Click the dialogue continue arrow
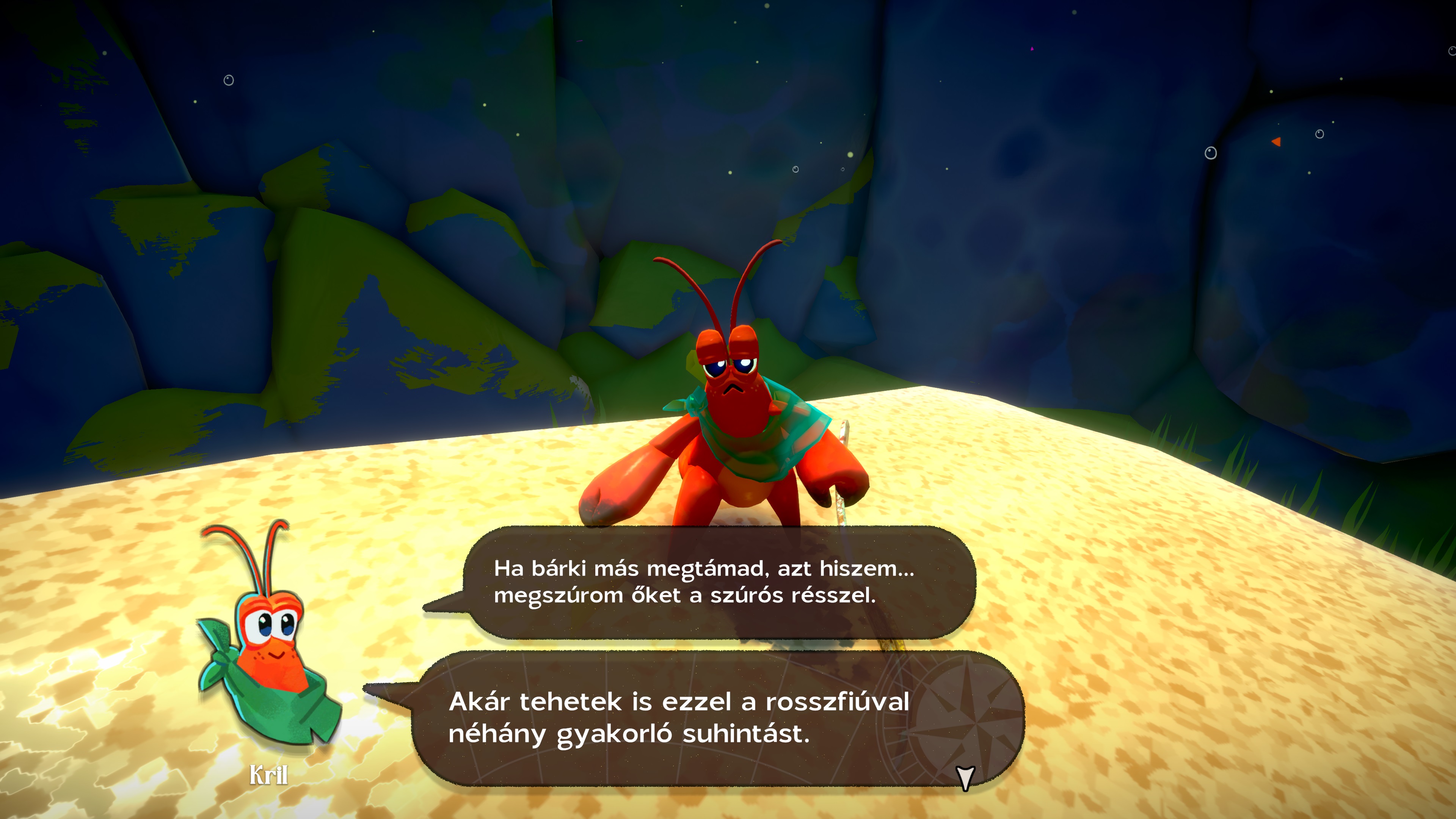The image size is (1456, 819). point(965,777)
